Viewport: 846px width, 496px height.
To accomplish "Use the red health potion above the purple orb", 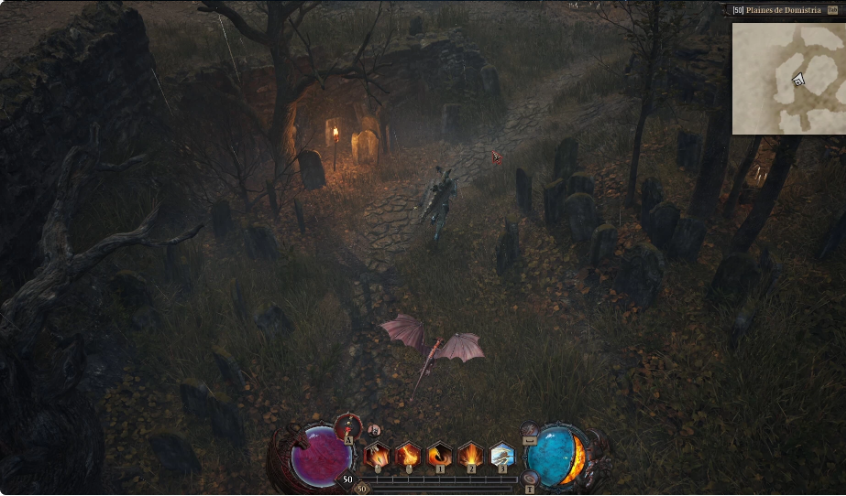I will coord(347,424).
